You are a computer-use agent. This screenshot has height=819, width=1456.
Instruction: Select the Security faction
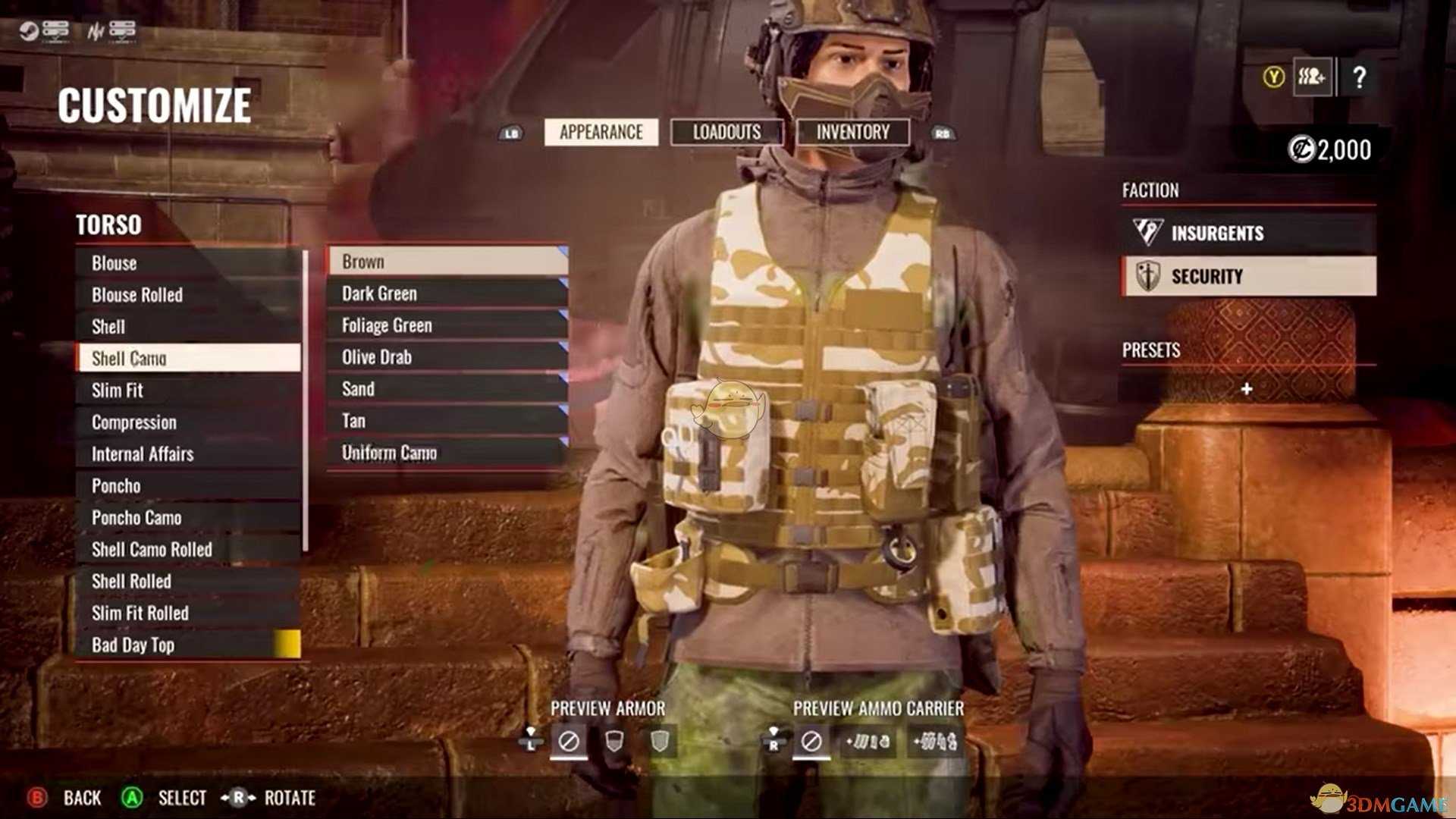(x=1248, y=276)
